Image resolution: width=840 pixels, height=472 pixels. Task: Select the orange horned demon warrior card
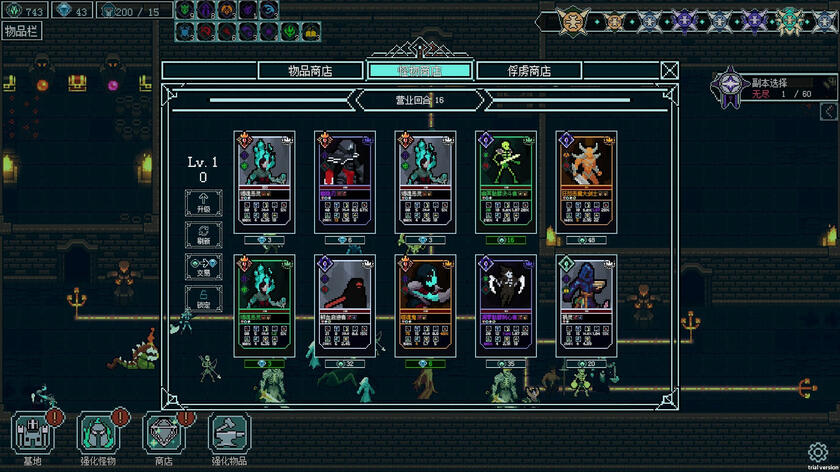click(585, 181)
